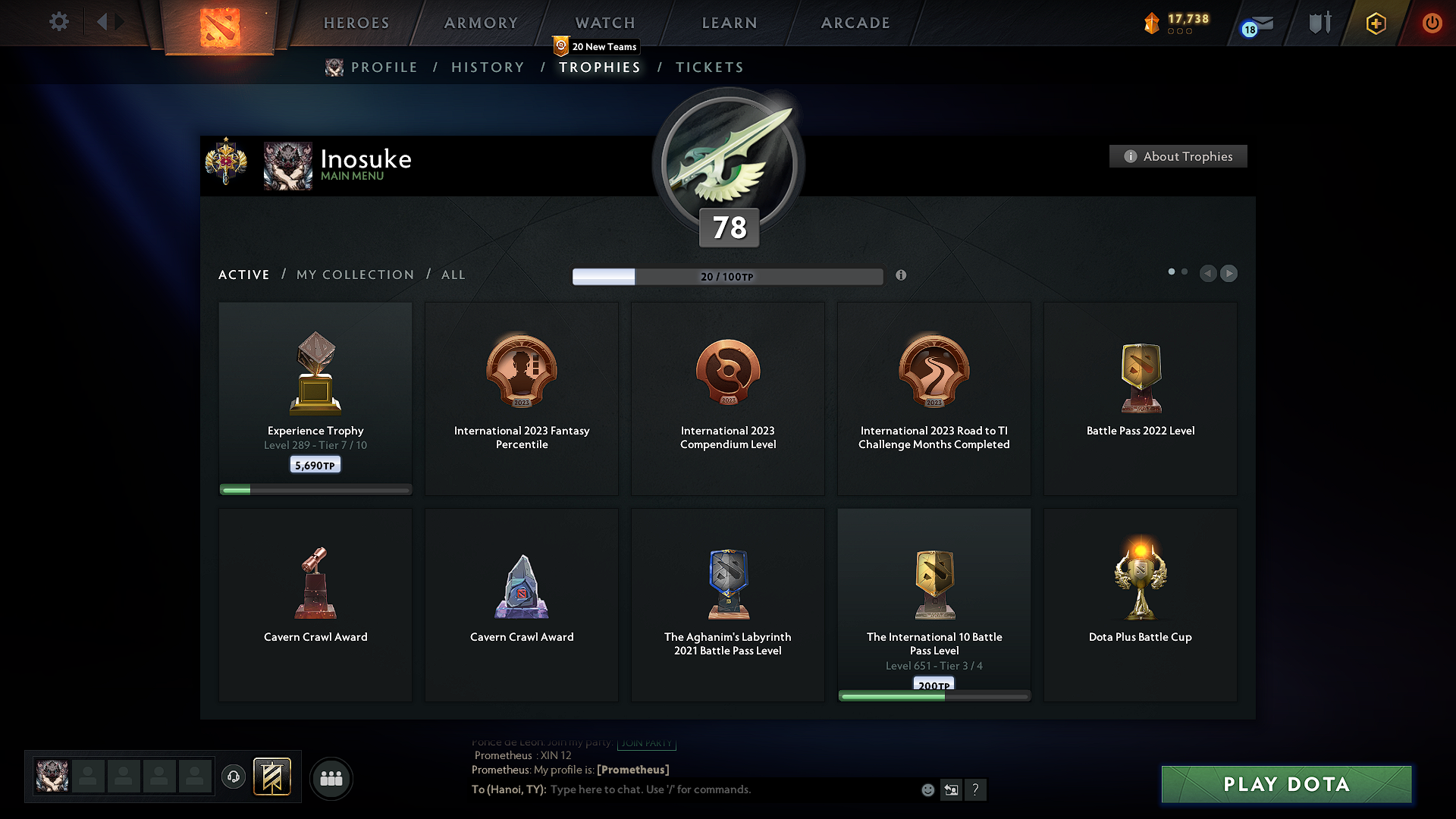Open the WATCH menu item
This screenshot has width=1456, height=819.
[x=604, y=23]
